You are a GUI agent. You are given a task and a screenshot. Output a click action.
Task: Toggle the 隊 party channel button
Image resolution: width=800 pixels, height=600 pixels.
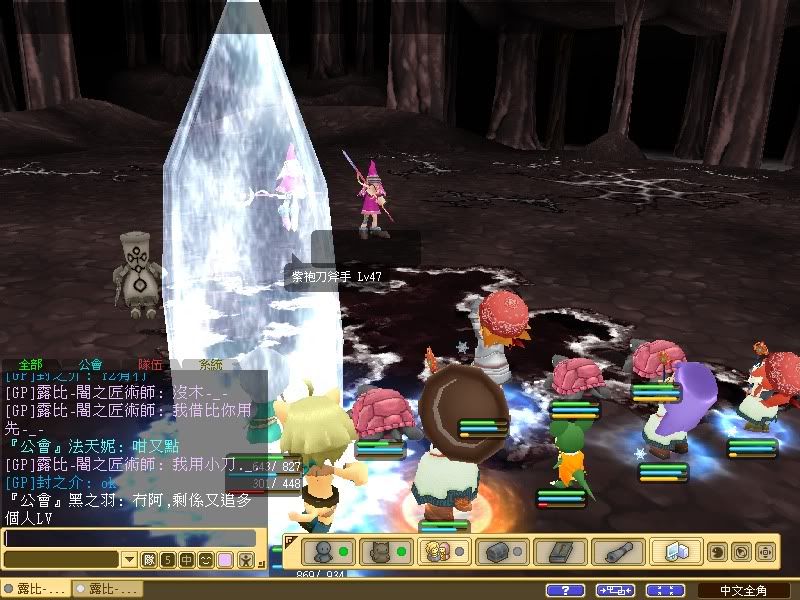click(149, 559)
